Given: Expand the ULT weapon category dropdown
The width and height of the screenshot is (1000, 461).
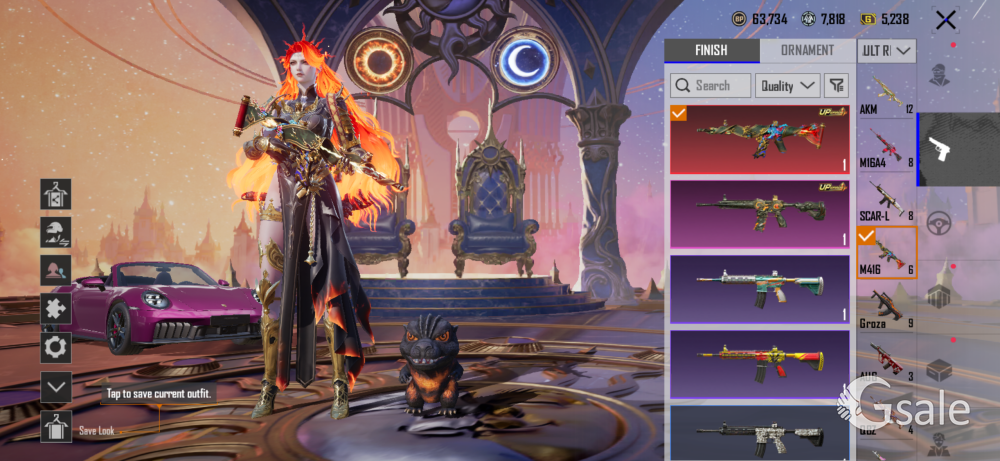Looking at the screenshot, I should 887,51.
